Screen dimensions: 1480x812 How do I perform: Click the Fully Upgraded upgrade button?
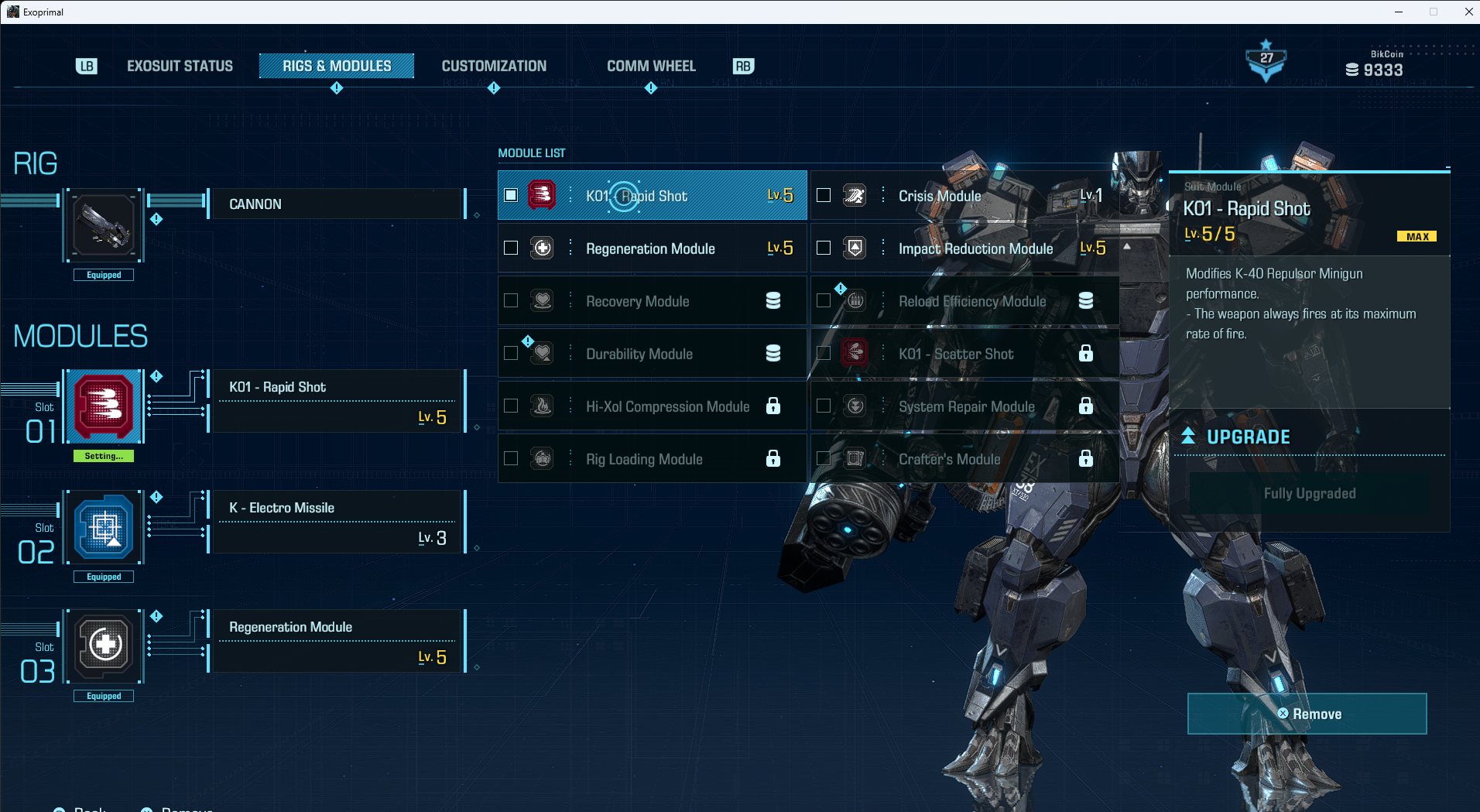[1310, 493]
